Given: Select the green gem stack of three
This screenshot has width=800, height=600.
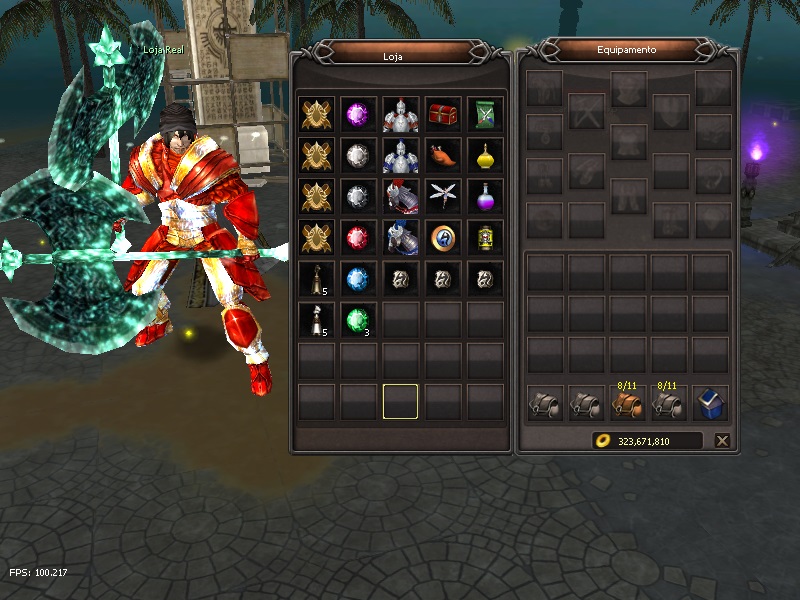Looking at the screenshot, I should 358,319.
